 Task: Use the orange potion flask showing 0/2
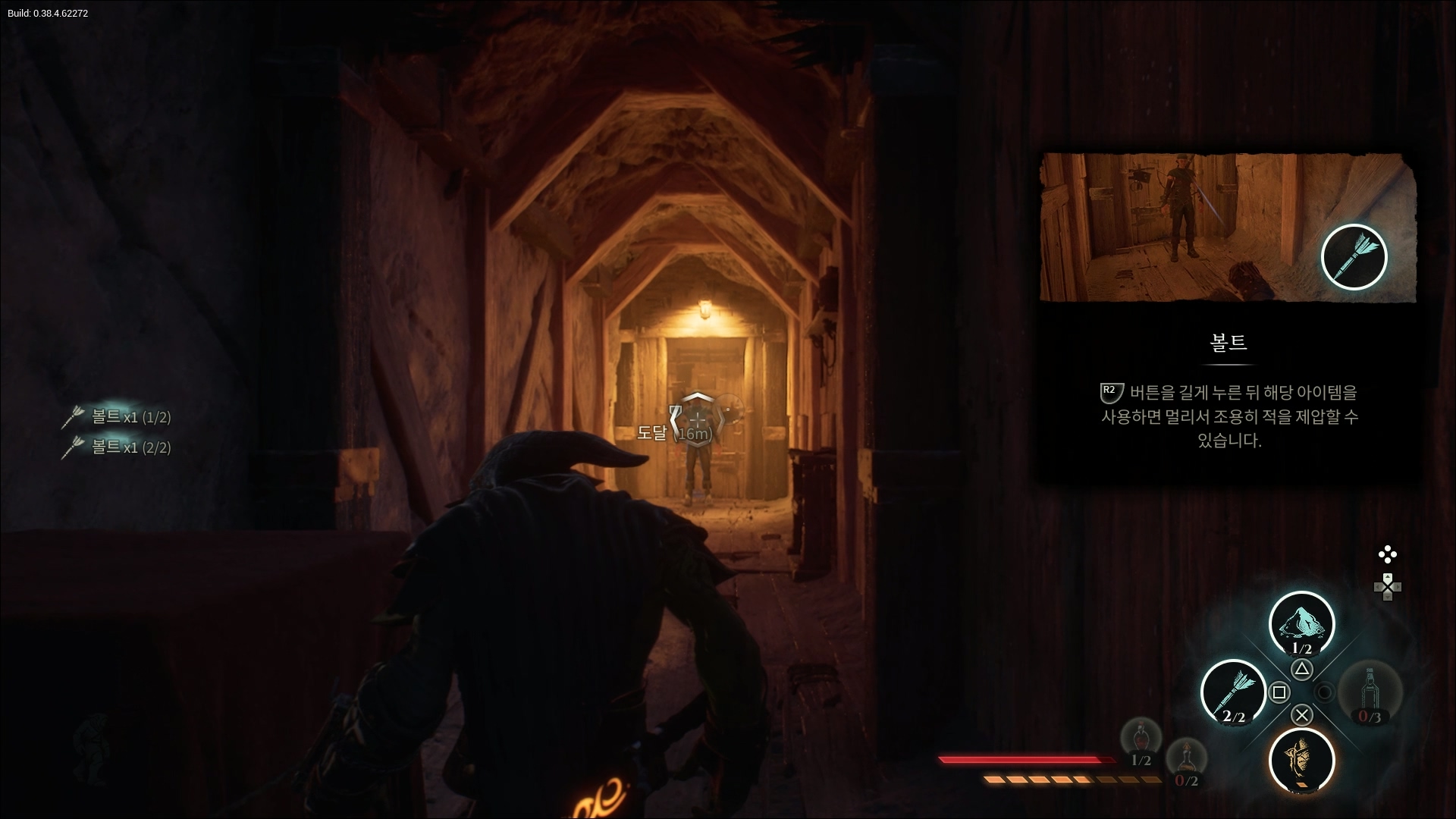1186,761
